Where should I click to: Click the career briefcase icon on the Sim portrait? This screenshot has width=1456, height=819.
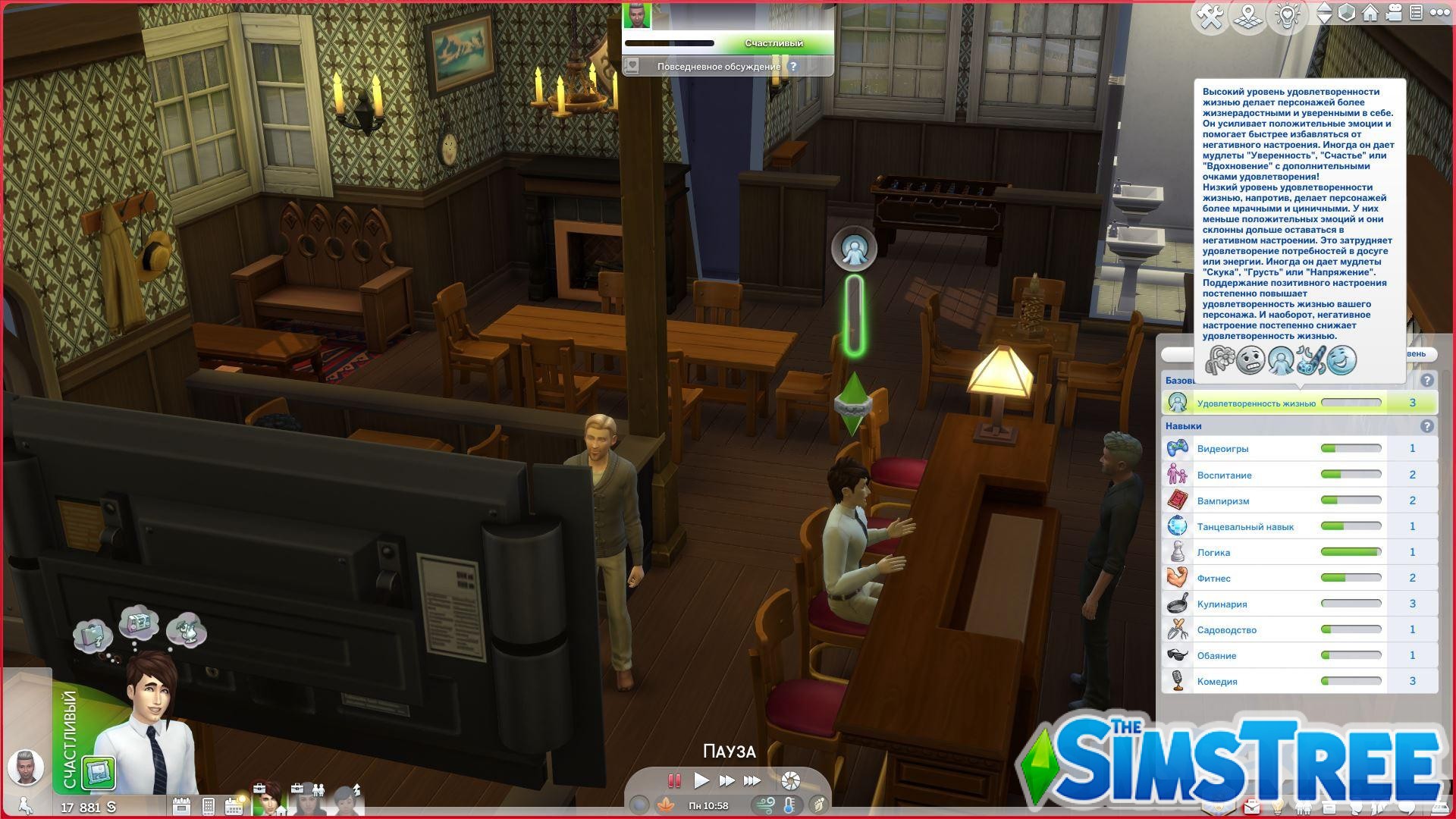(x=259, y=789)
